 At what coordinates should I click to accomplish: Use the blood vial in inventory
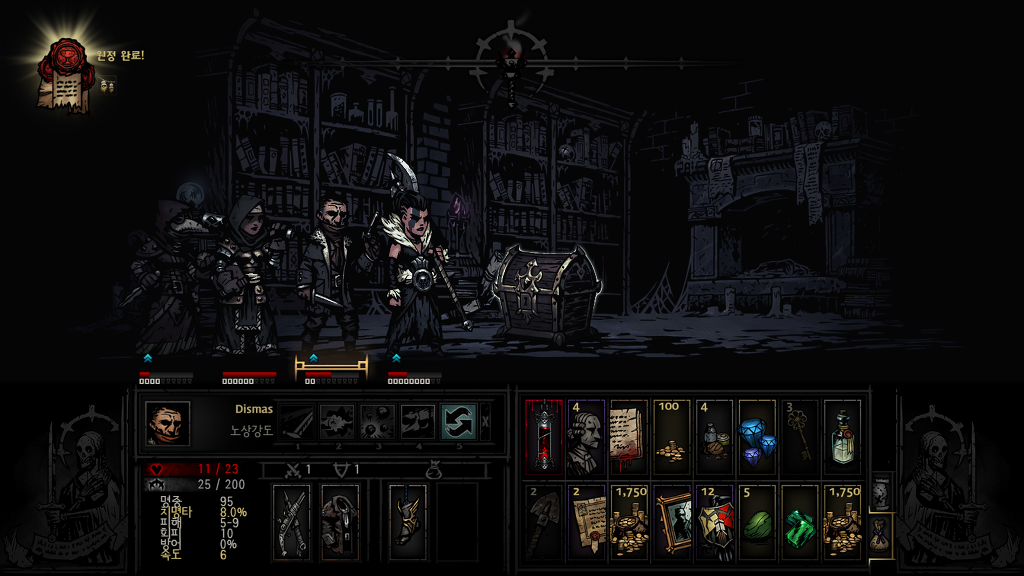click(544, 436)
